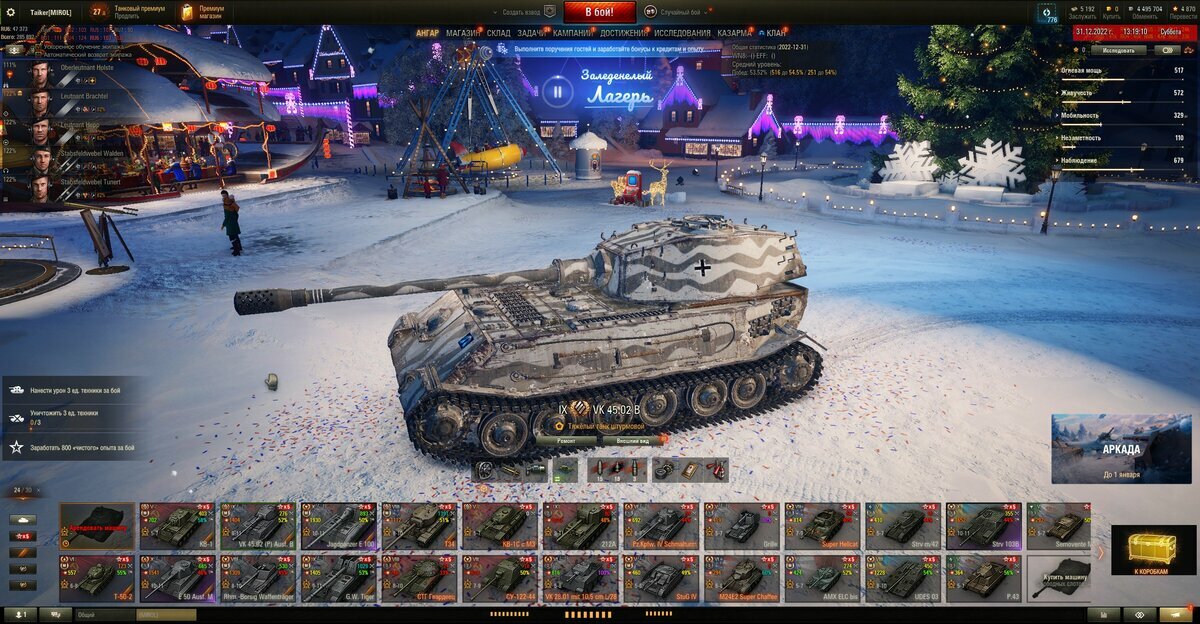The image size is (1200, 624).
Task: Open the Премиум магазин (Premium Shop)
Action: [x=203, y=12]
